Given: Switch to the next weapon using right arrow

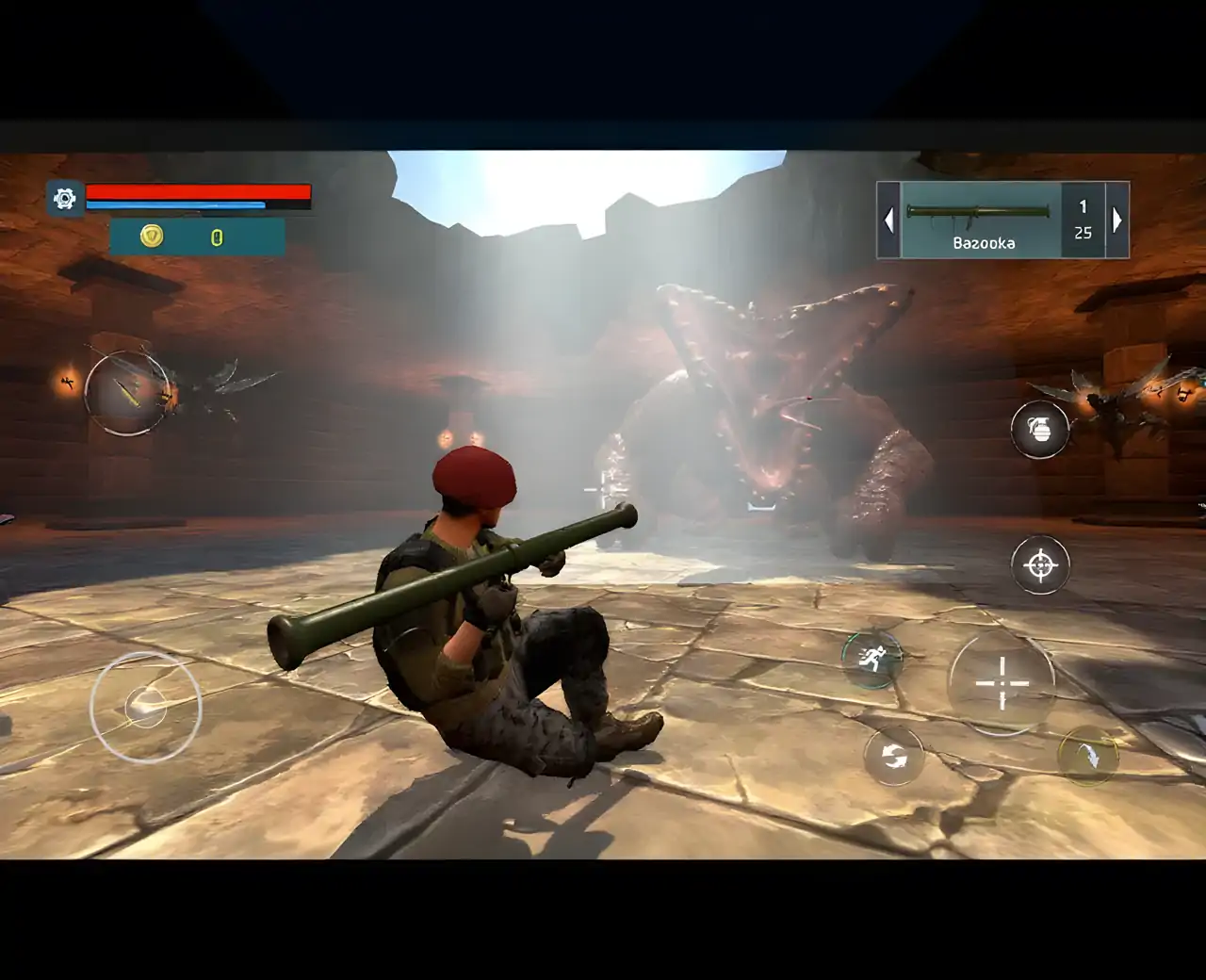Looking at the screenshot, I should tap(1117, 220).
